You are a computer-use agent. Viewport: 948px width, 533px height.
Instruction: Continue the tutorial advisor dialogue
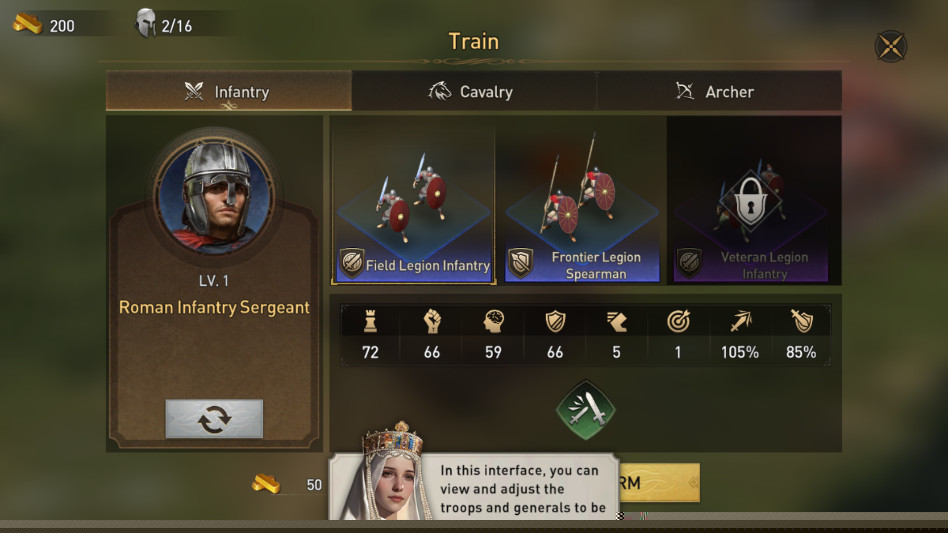(520, 488)
